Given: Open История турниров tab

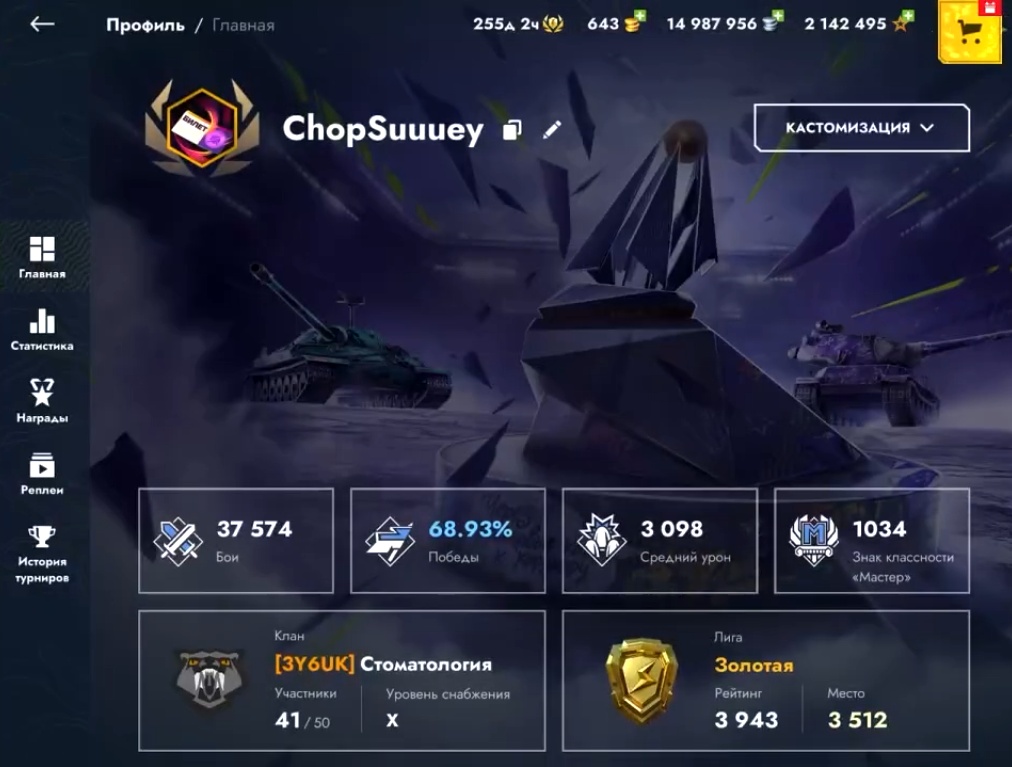Looking at the screenshot, I should point(42,554).
